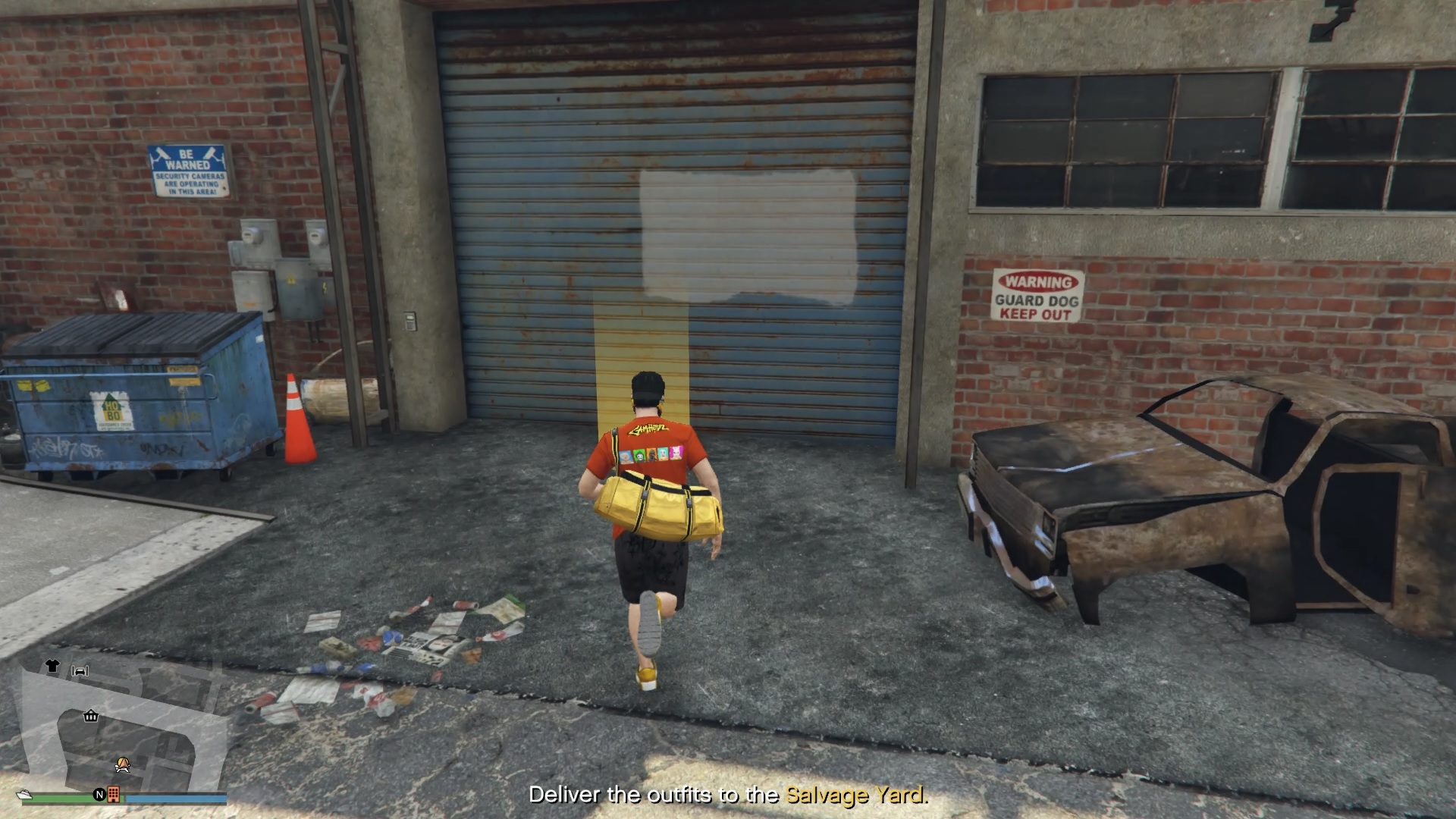Select the black N compass indicator
This screenshot has width=1456, height=819.
[x=100, y=795]
